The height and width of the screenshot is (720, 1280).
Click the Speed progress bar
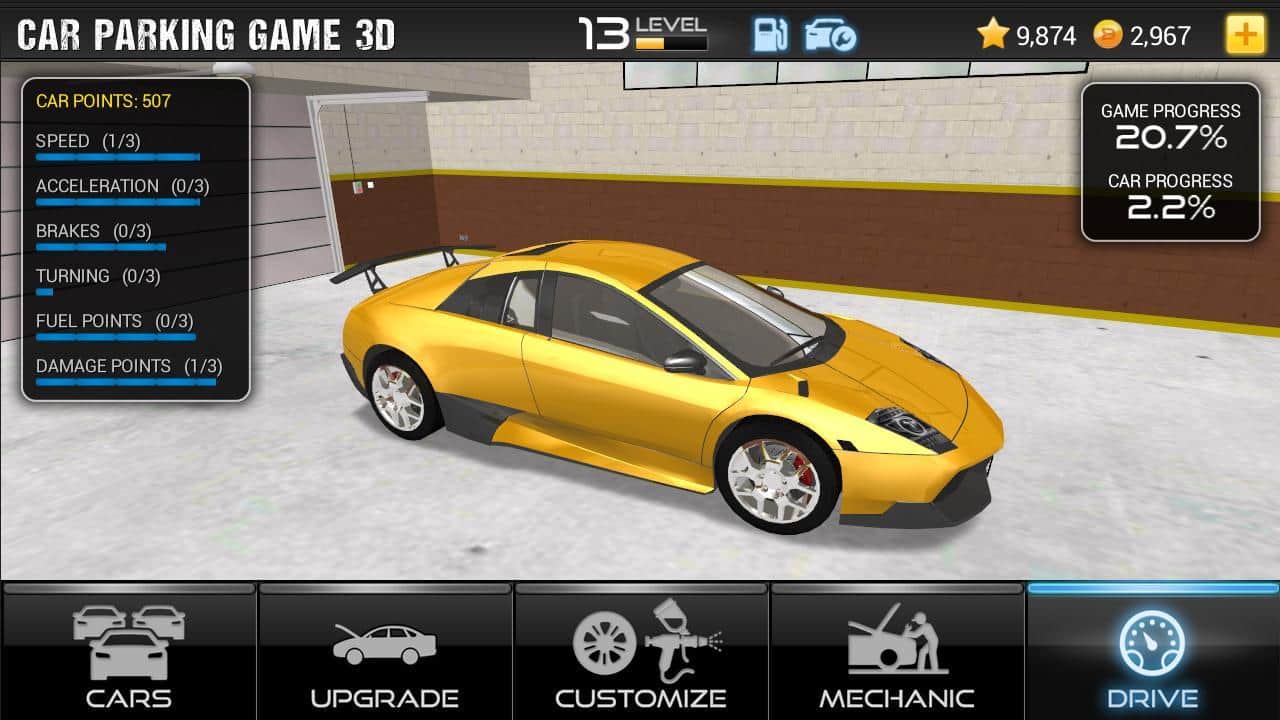(119, 157)
